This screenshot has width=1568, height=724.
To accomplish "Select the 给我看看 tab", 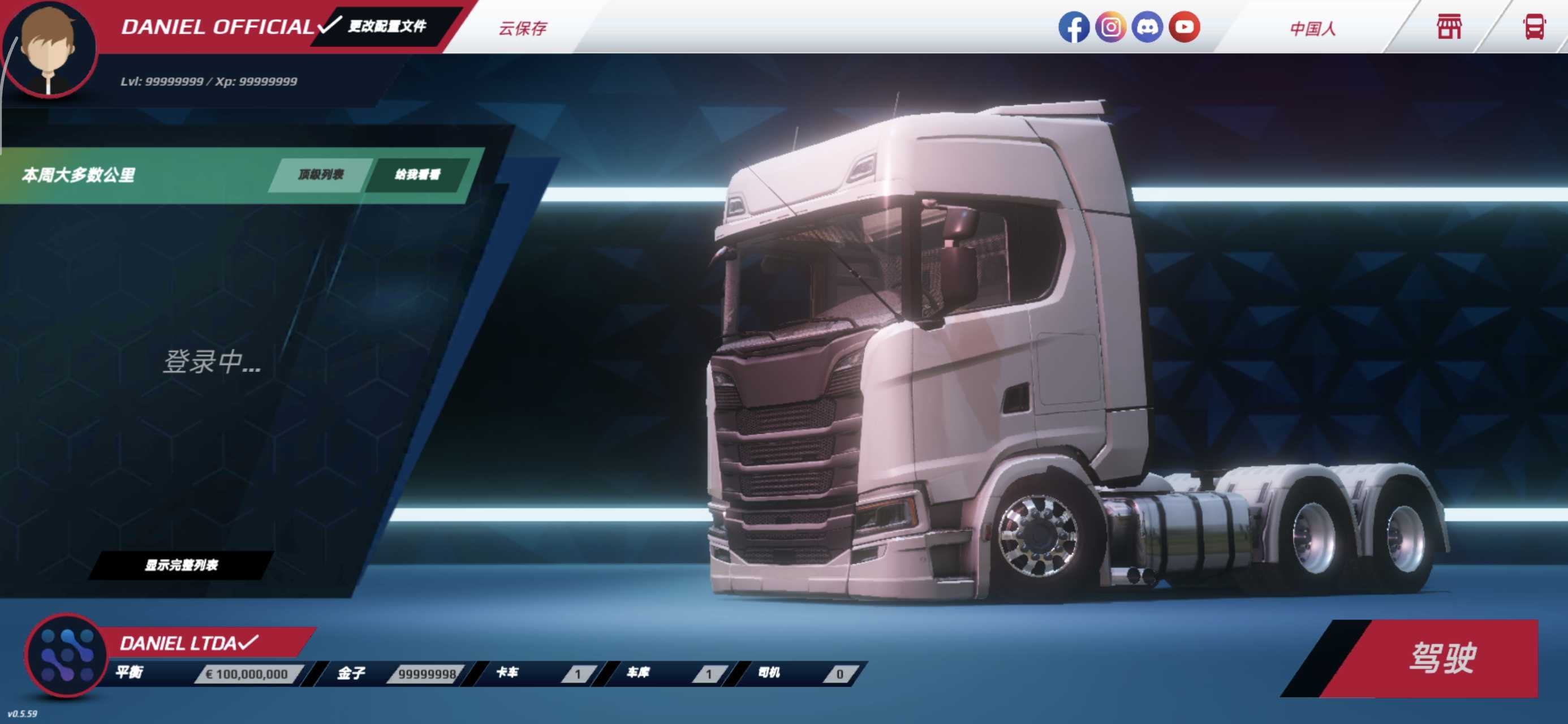I will point(417,175).
